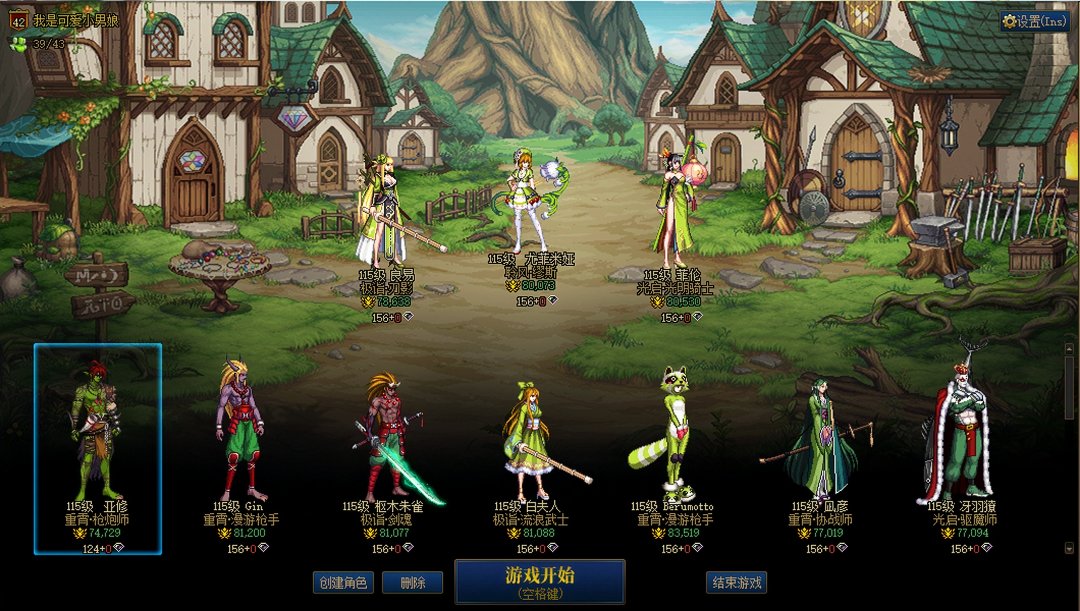
Task: Open 创建角色 to create a character
Action: (342, 582)
